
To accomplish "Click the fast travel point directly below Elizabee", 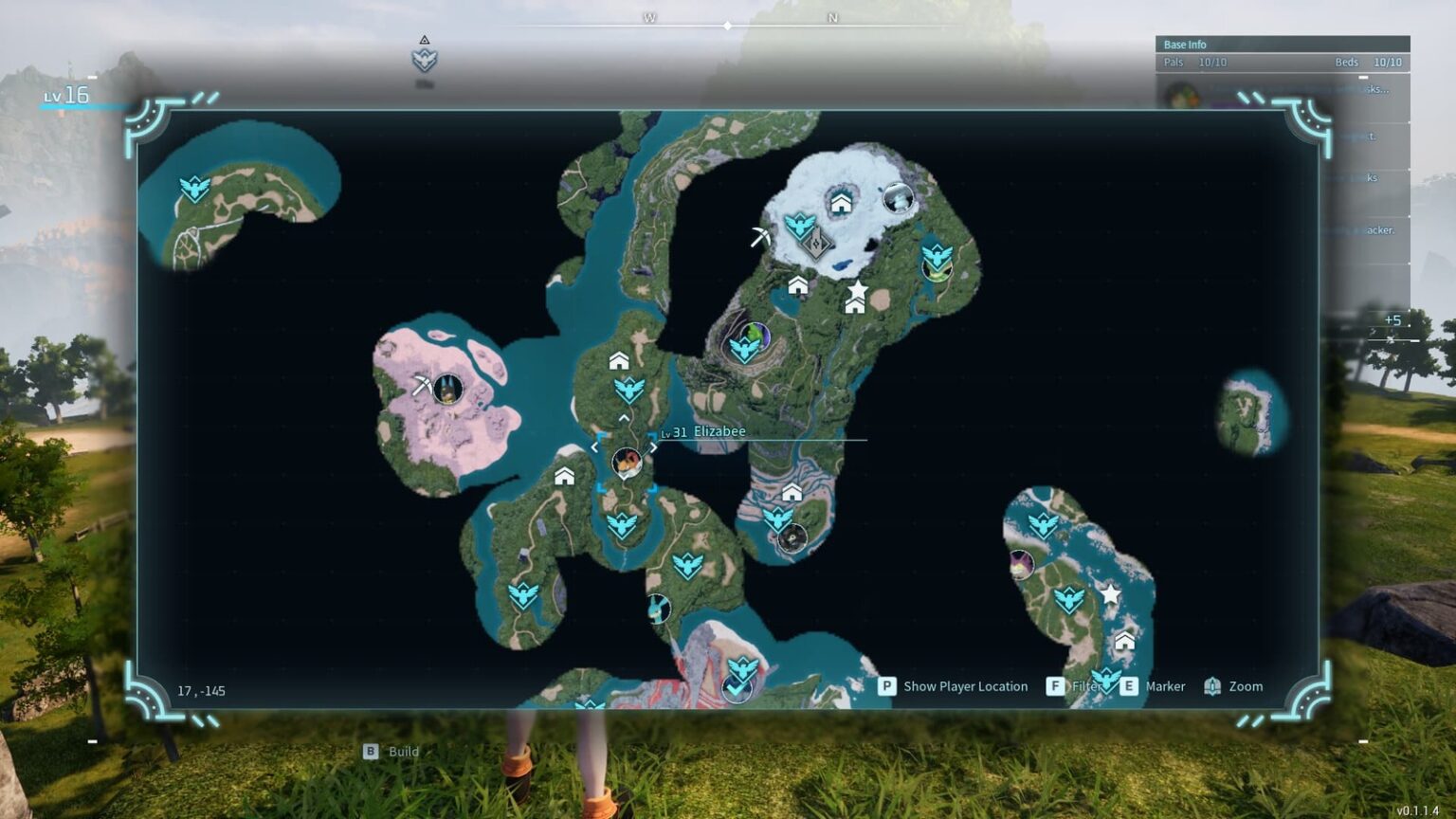I will pyautogui.click(x=622, y=524).
